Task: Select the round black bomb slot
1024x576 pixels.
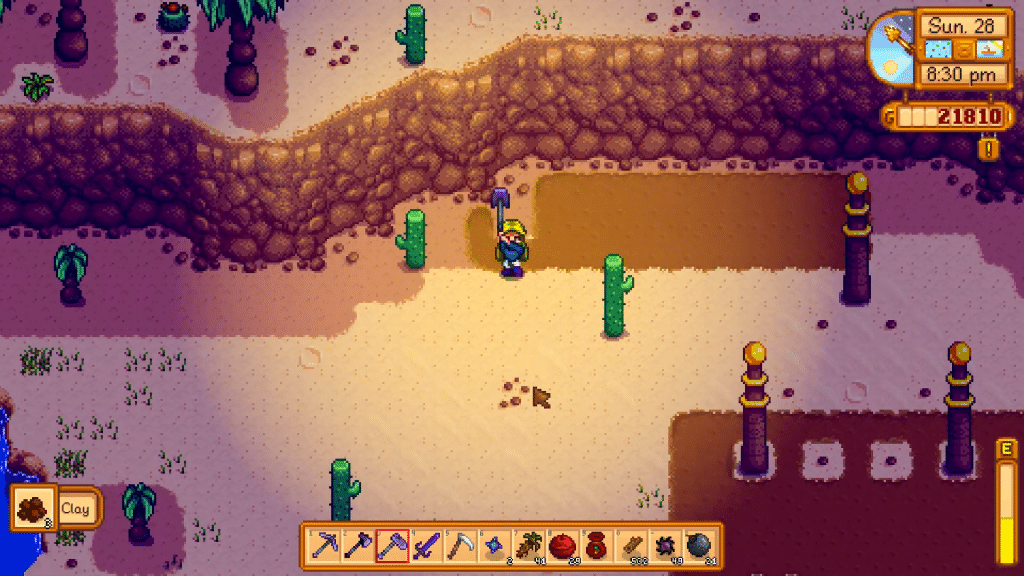Action: (x=698, y=545)
